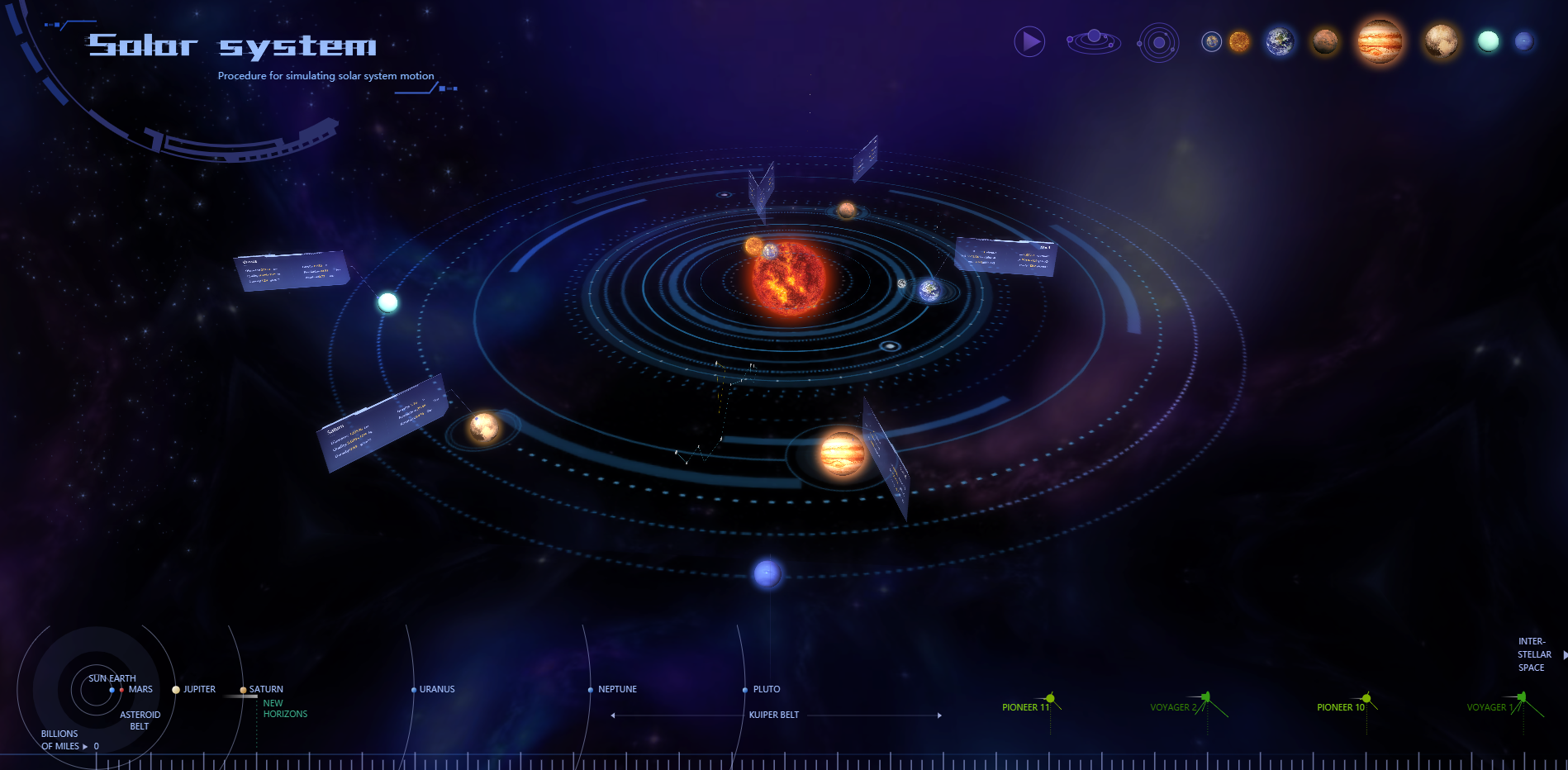The image size is (1568, 770).
Task: Toggle the JUPITER marker dot on the timeline
Action: pos(174,689)
